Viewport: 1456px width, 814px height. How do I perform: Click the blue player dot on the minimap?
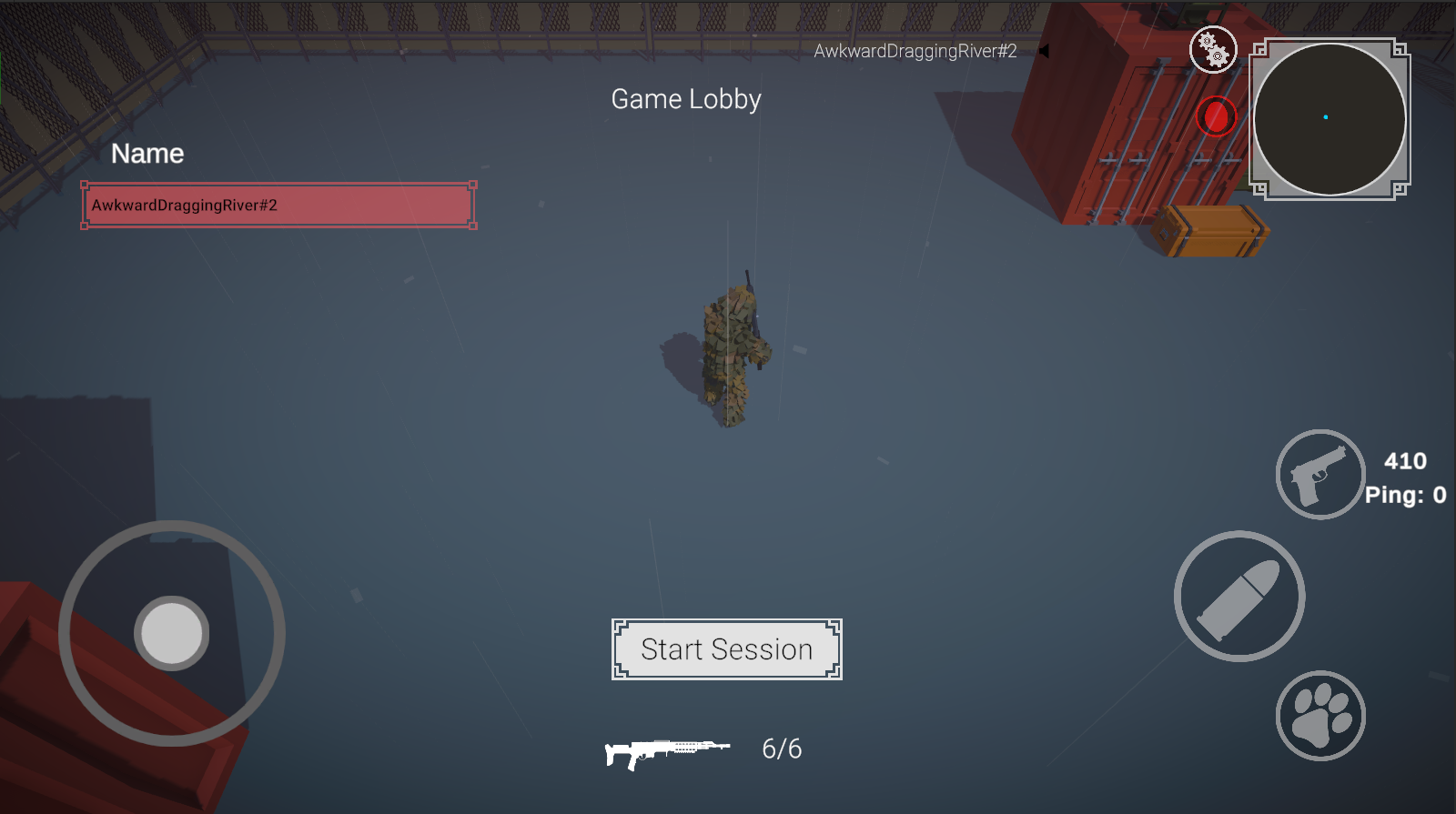1327,117
